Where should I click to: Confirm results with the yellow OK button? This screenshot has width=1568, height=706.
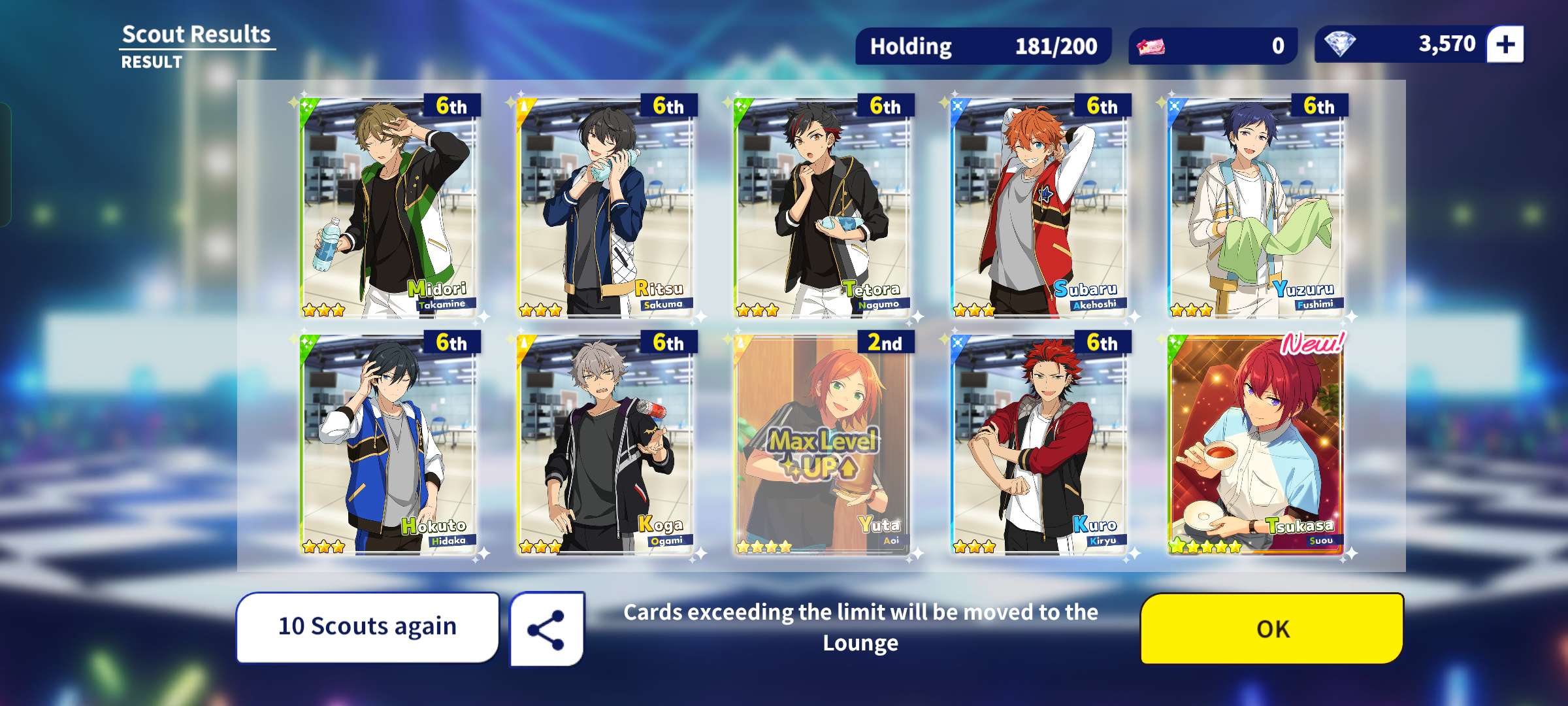pos(1271,628)
